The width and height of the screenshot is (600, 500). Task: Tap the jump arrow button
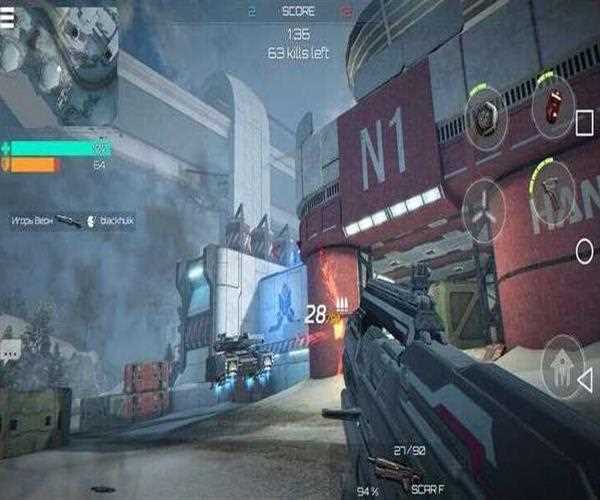pyautogui.click(x=562, y=368)
